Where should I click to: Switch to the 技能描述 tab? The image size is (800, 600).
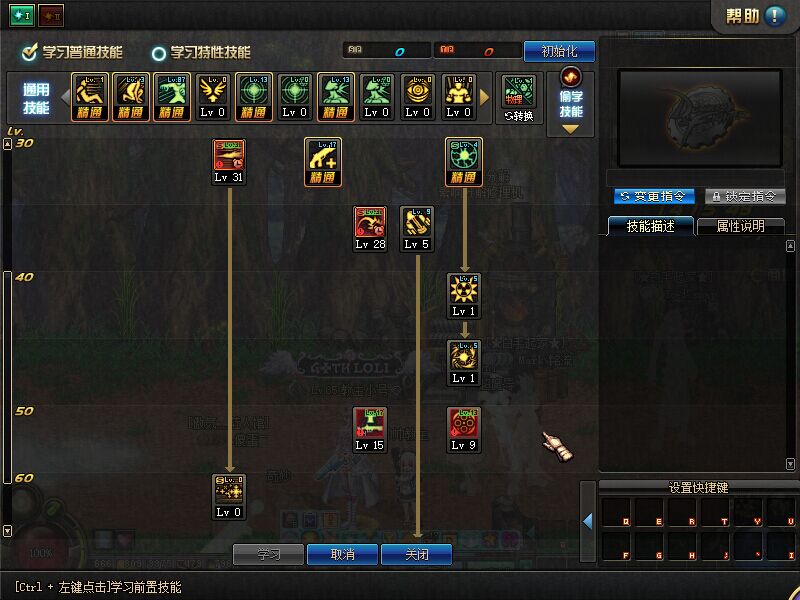click(650, 226)
